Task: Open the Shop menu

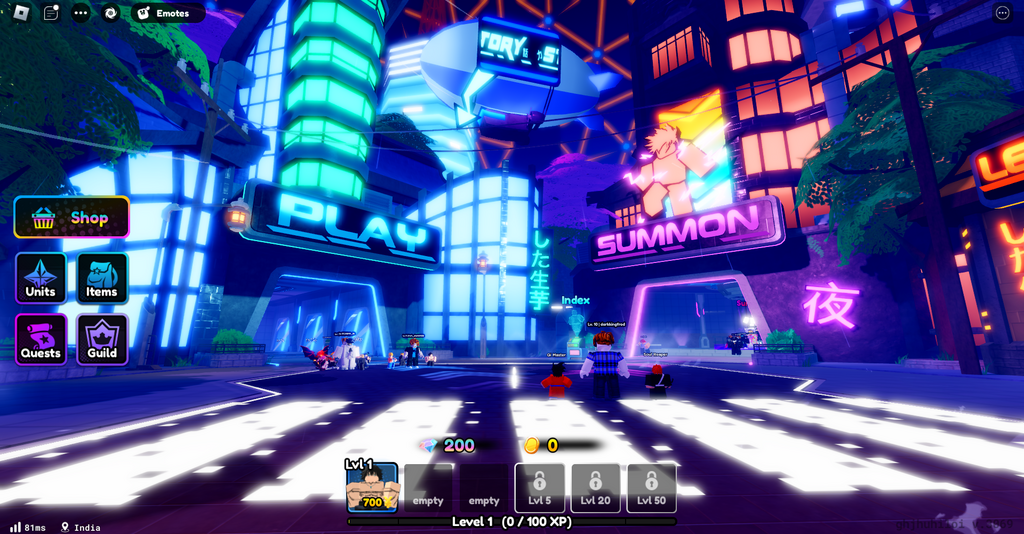Action: pyautogui.click(x=71, y=217)
